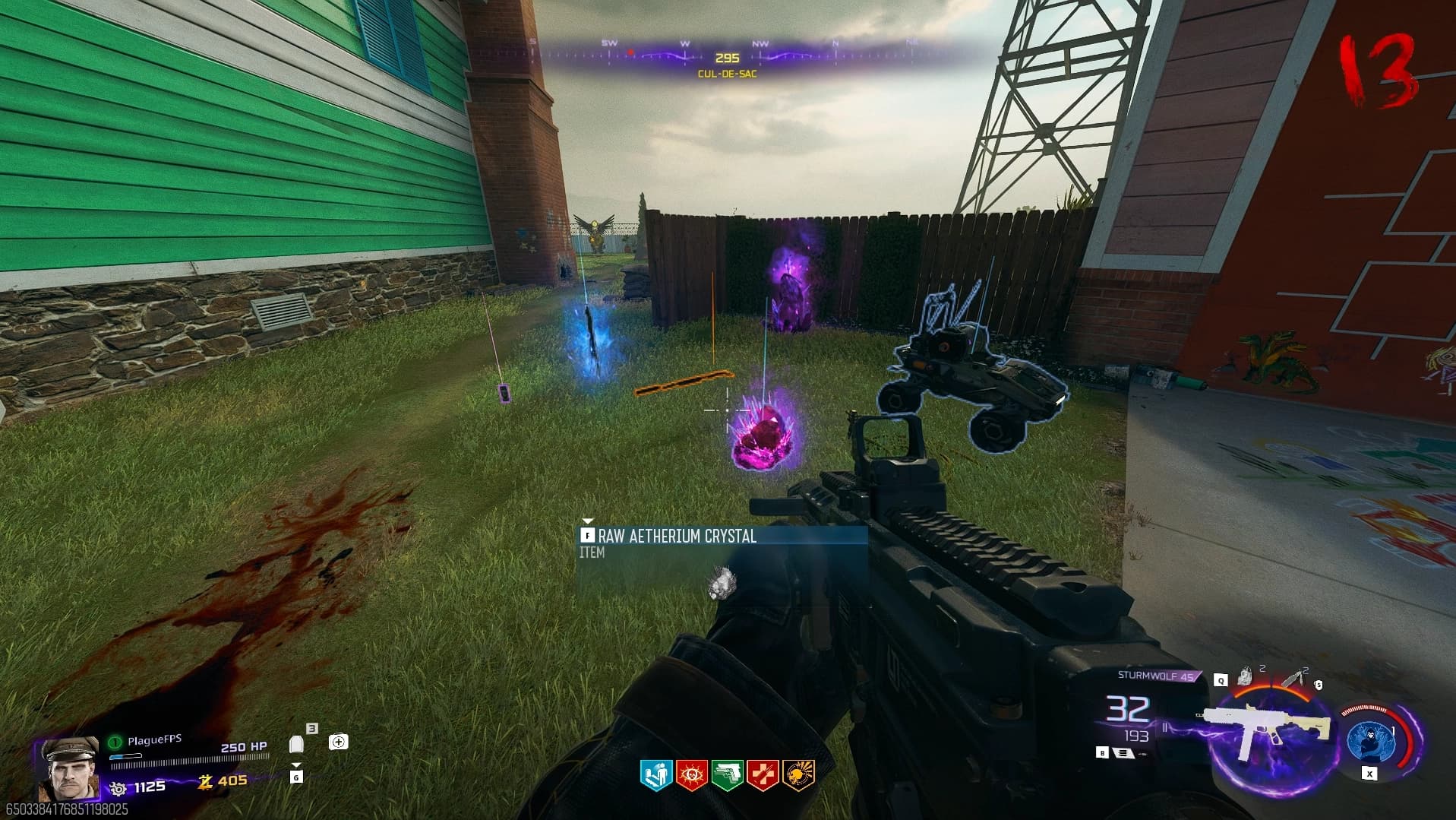1456x820 pixels.
Task: Click the ammo mod icon below ammo count
Action: (1121, 752)
